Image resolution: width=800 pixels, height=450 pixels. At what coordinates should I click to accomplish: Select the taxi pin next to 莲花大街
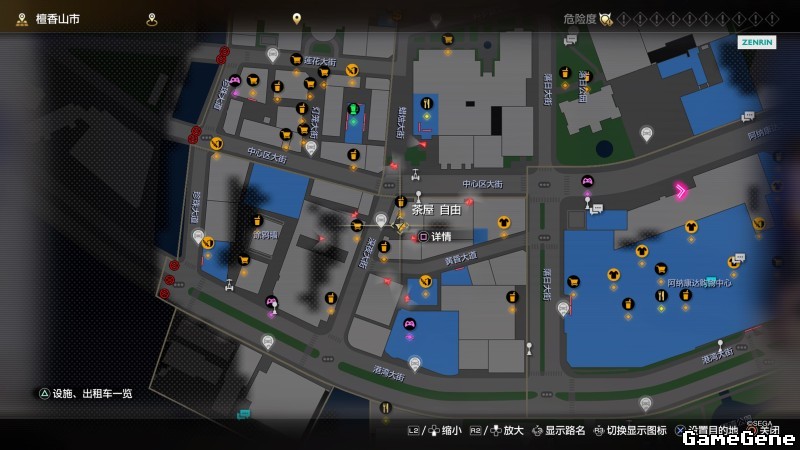(x=272, y=53)
